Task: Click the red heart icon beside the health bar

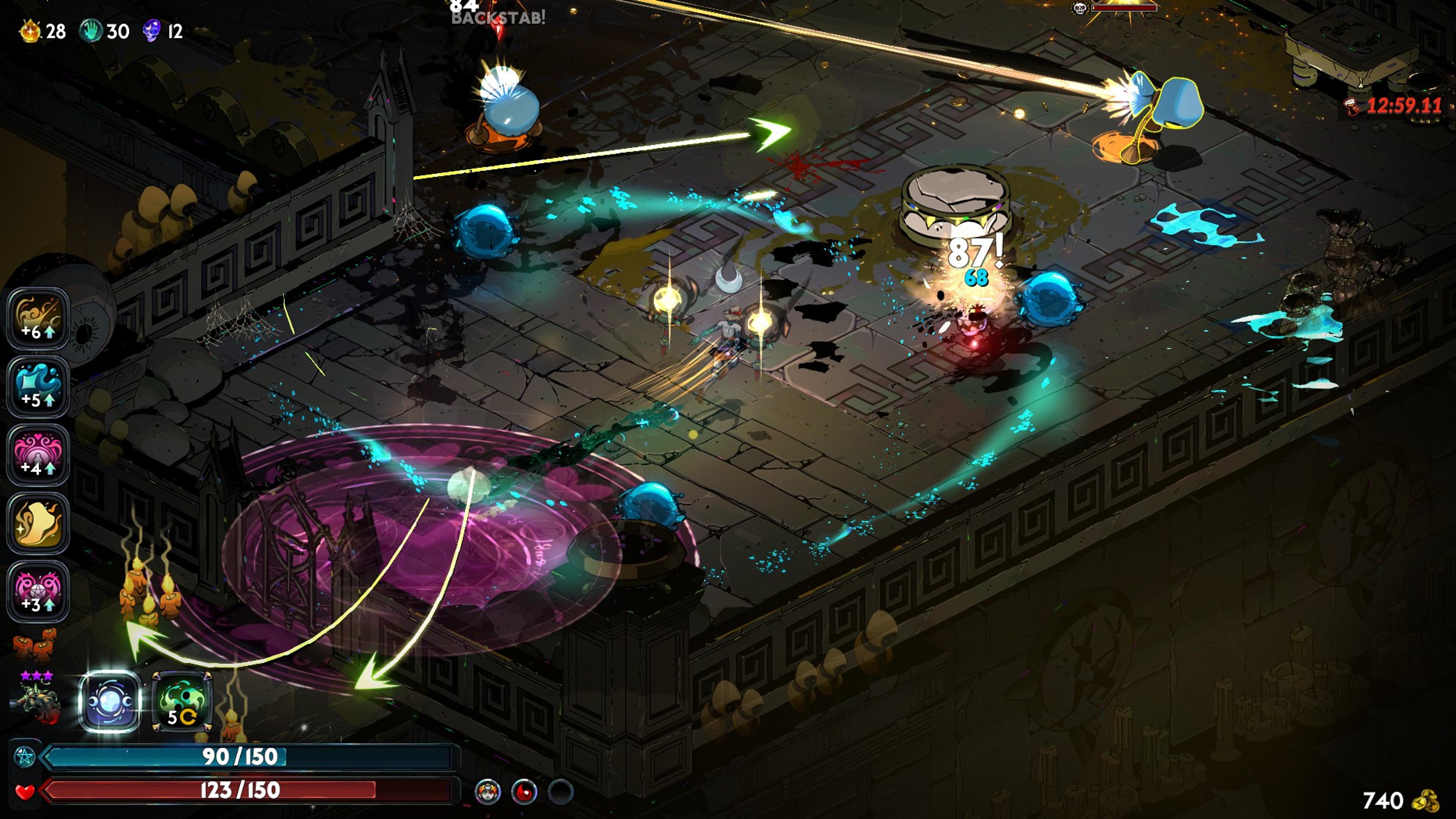Action: pos(25,791)
